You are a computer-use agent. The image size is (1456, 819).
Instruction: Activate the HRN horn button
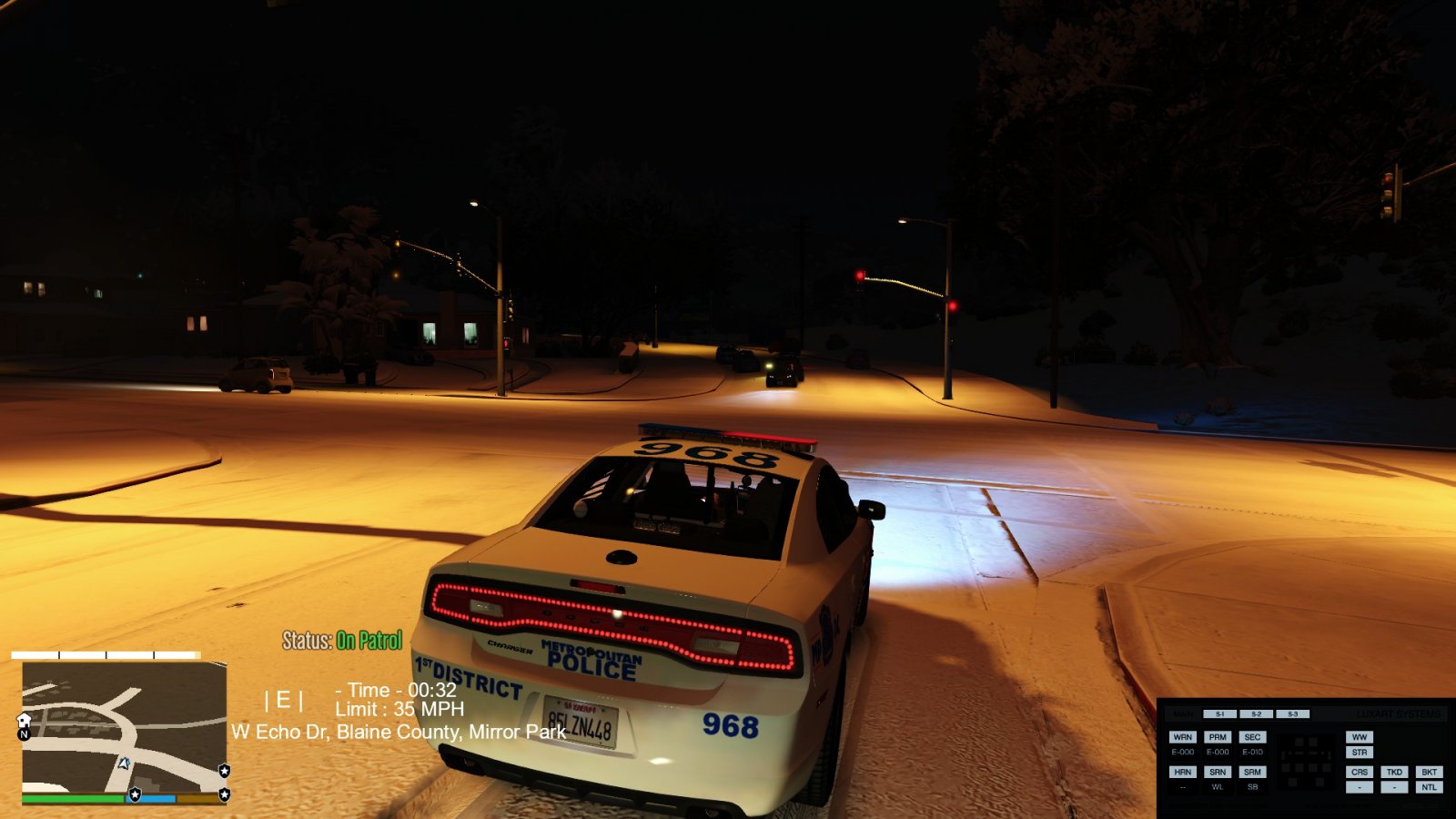tap(1182, 772)
